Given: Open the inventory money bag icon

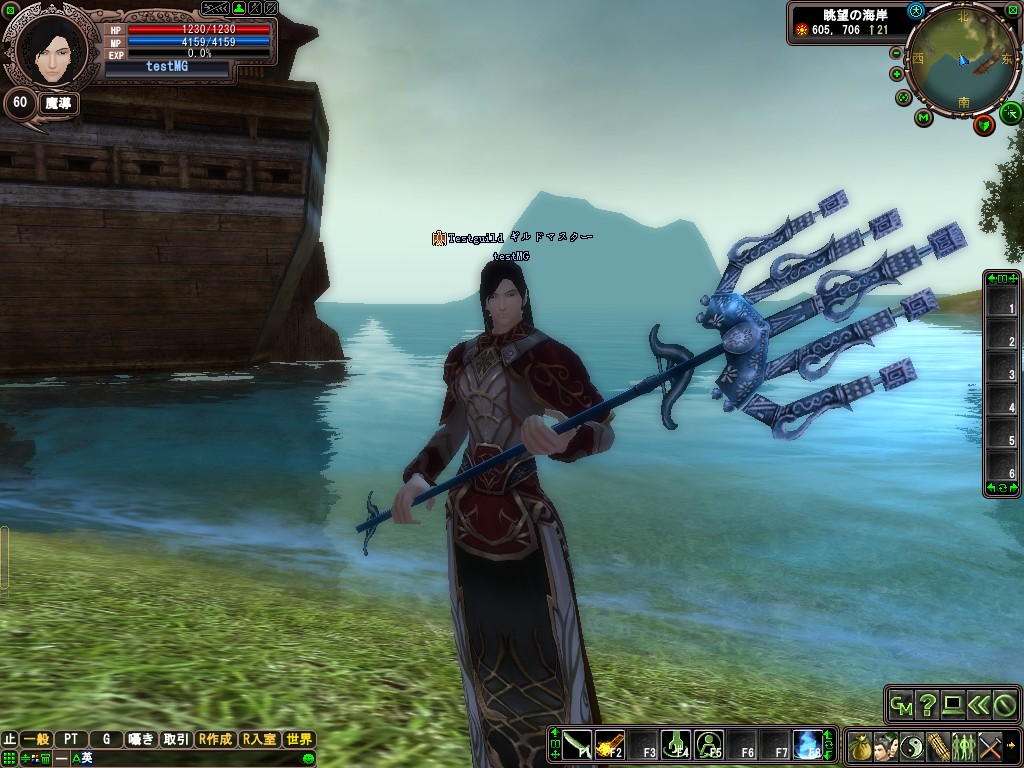Looking at the screenshot, I should [x=859, y=746].
